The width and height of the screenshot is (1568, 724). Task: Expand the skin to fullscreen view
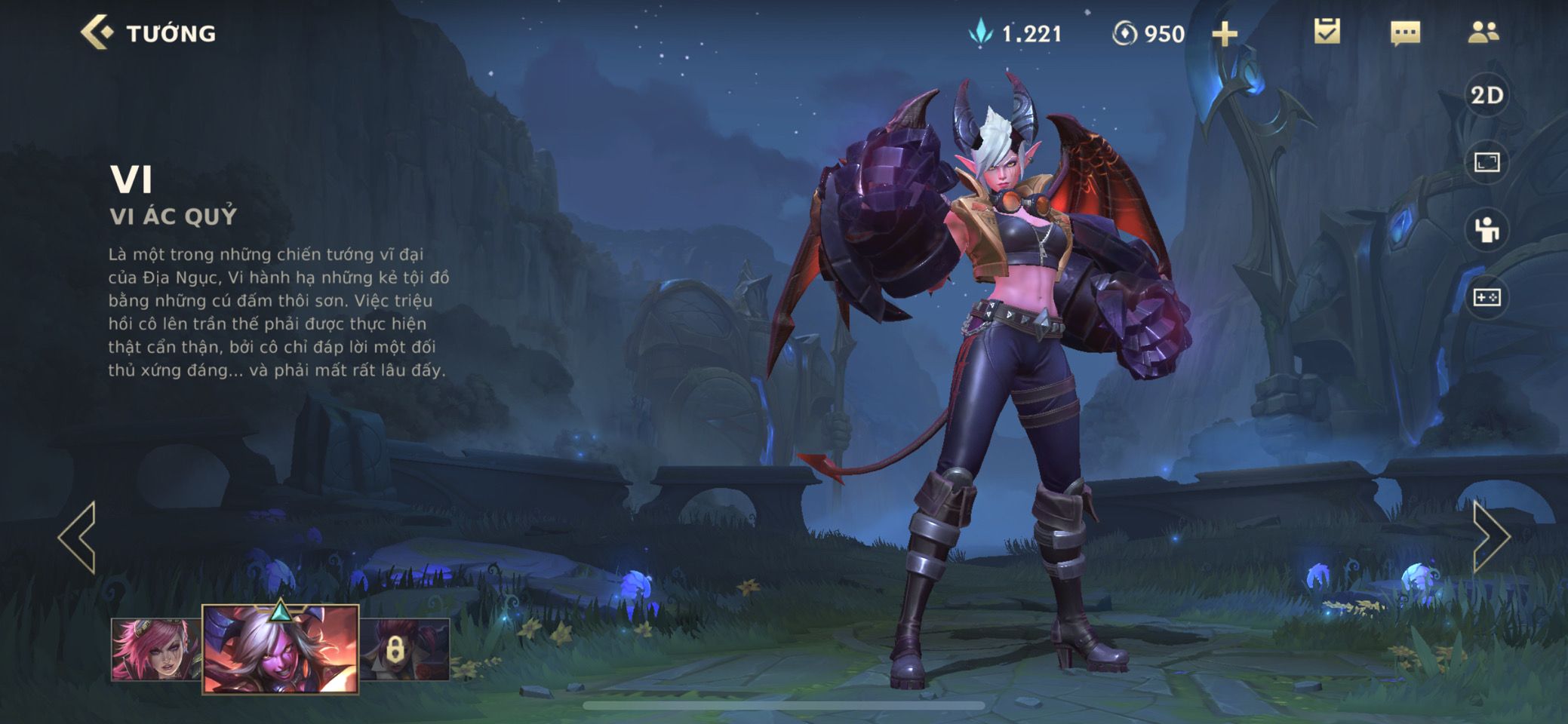pyautogui.click(x=1487, y=162)
